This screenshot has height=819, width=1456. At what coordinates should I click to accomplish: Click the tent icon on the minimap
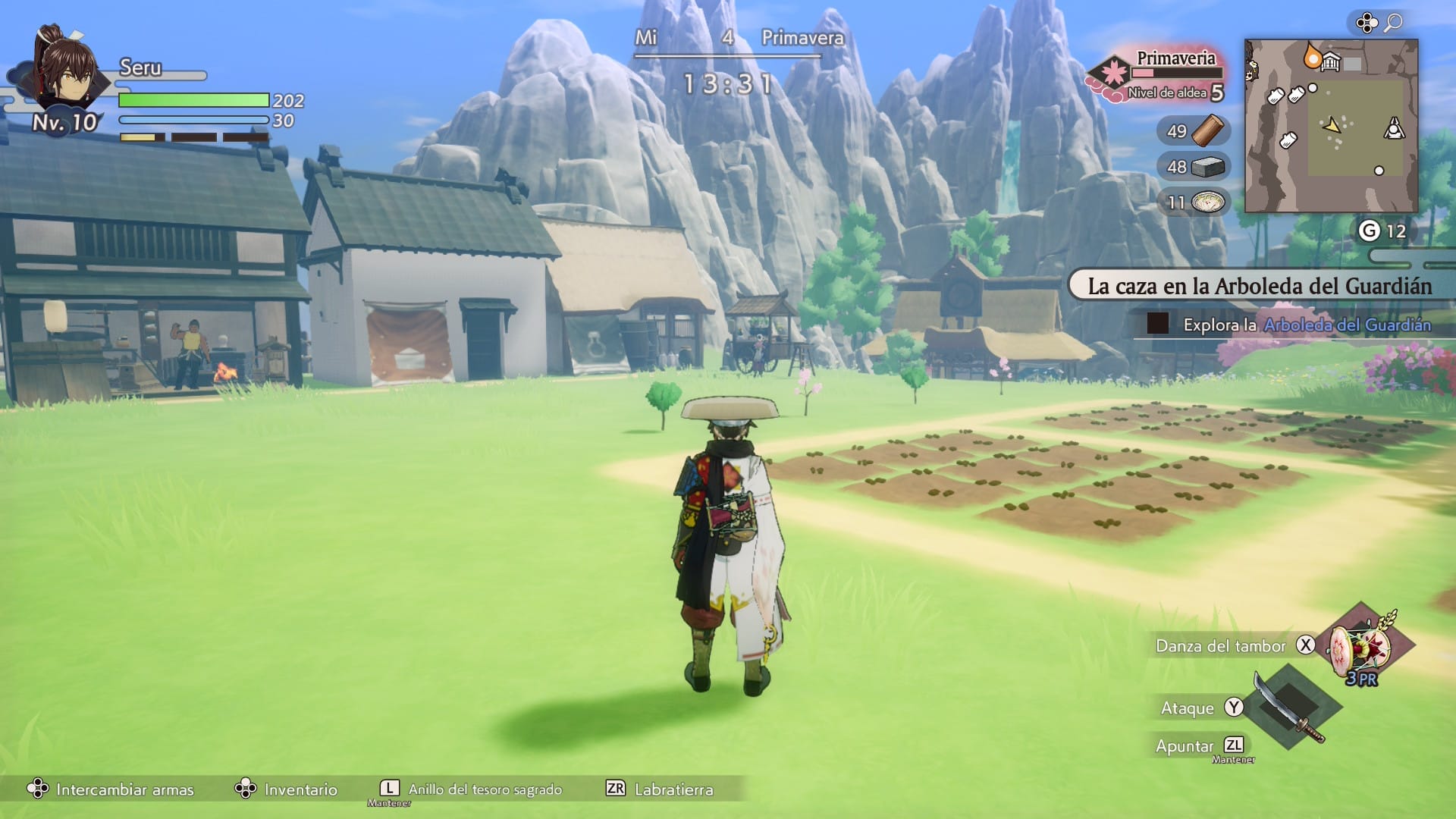(1393, 127)
